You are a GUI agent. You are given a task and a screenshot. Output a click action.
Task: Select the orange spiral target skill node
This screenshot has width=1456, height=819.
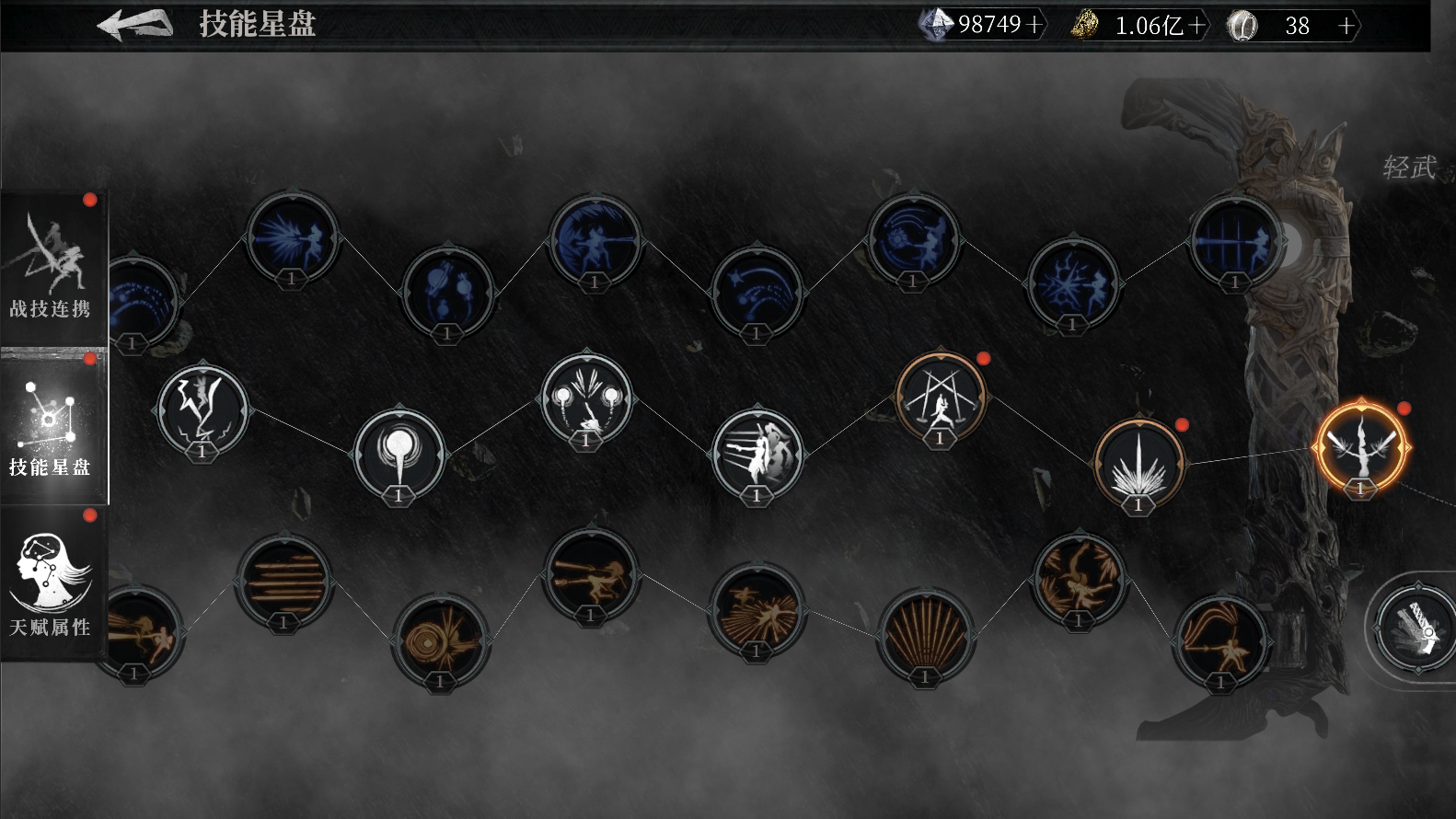coord(440,639)
